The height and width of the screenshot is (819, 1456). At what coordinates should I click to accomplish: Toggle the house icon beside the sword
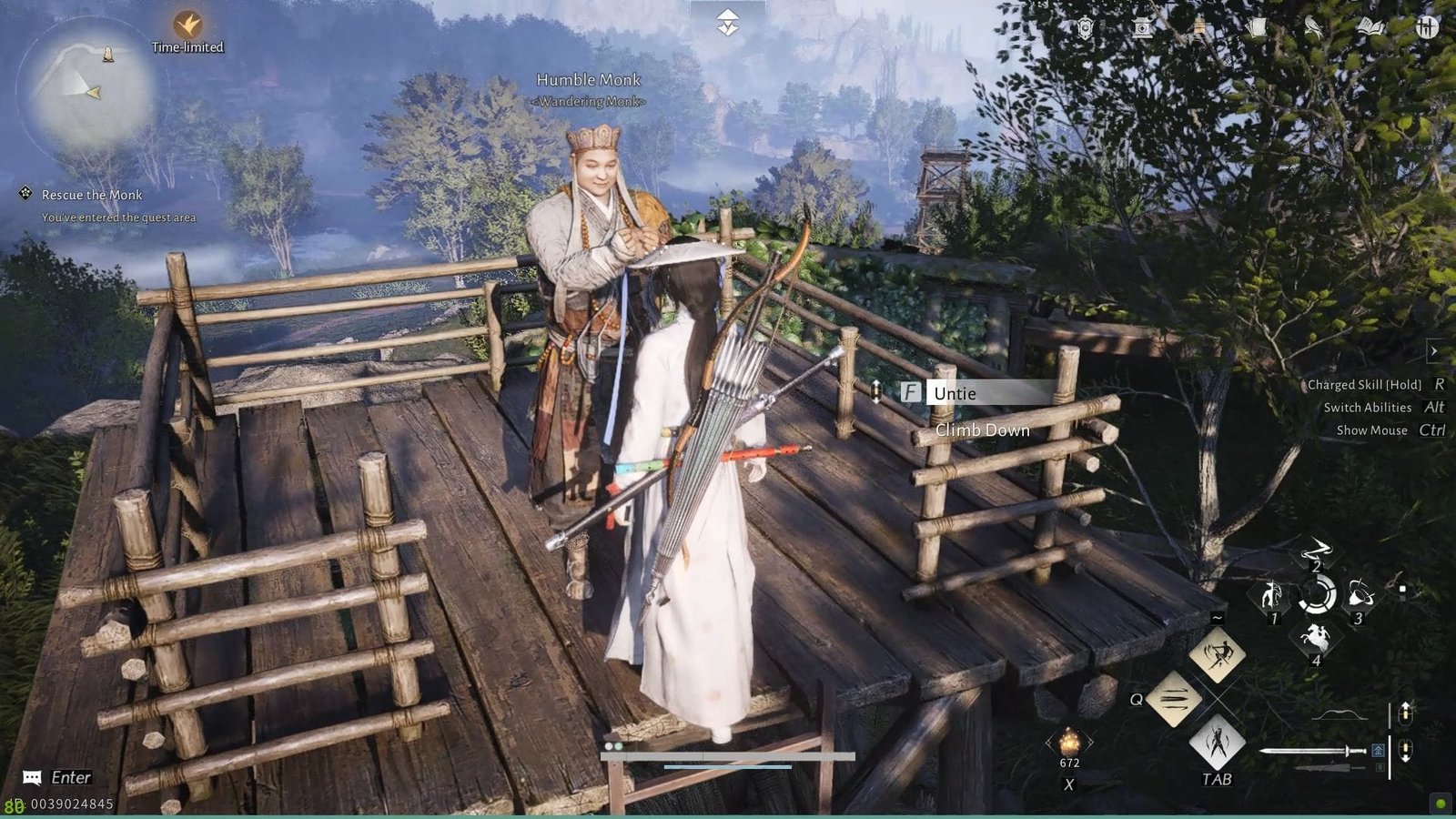click(x=1379, y=752)
